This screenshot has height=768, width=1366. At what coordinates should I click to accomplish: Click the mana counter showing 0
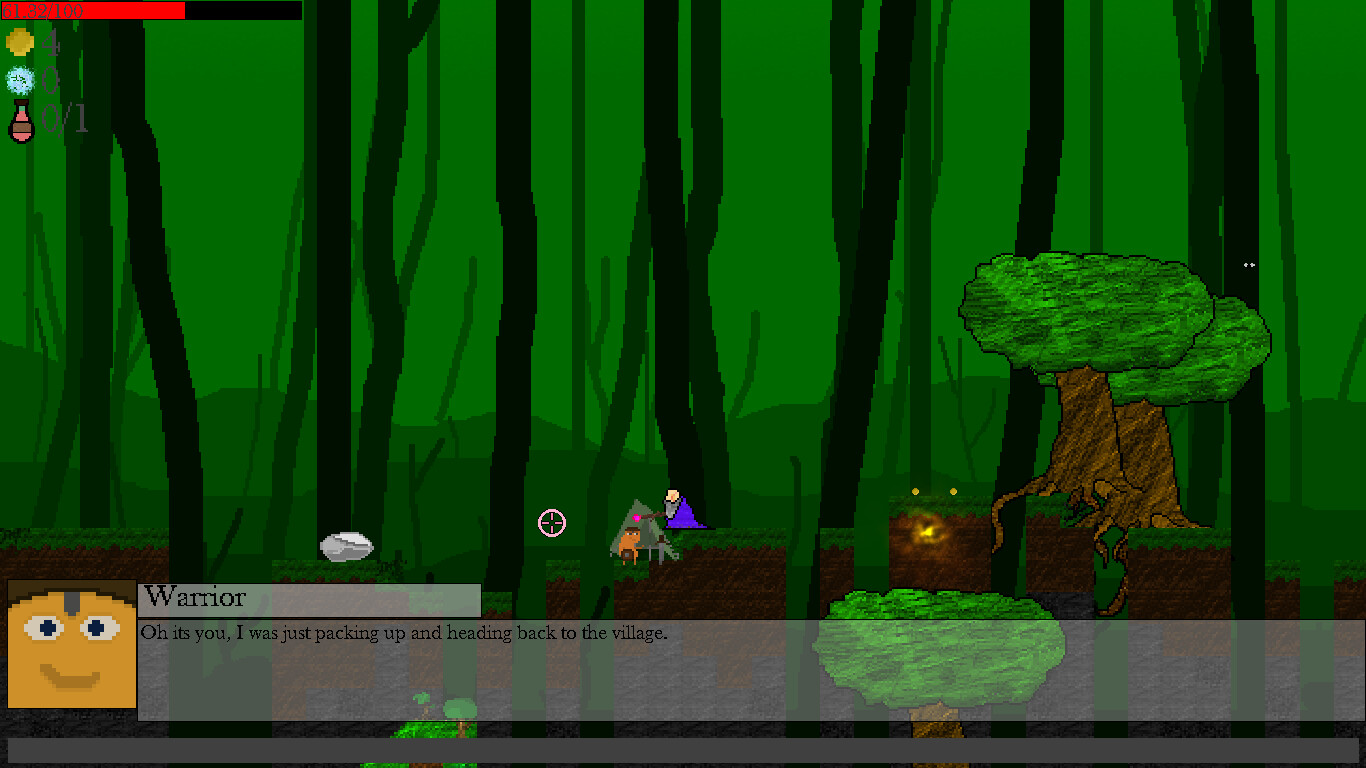point(51,79)
